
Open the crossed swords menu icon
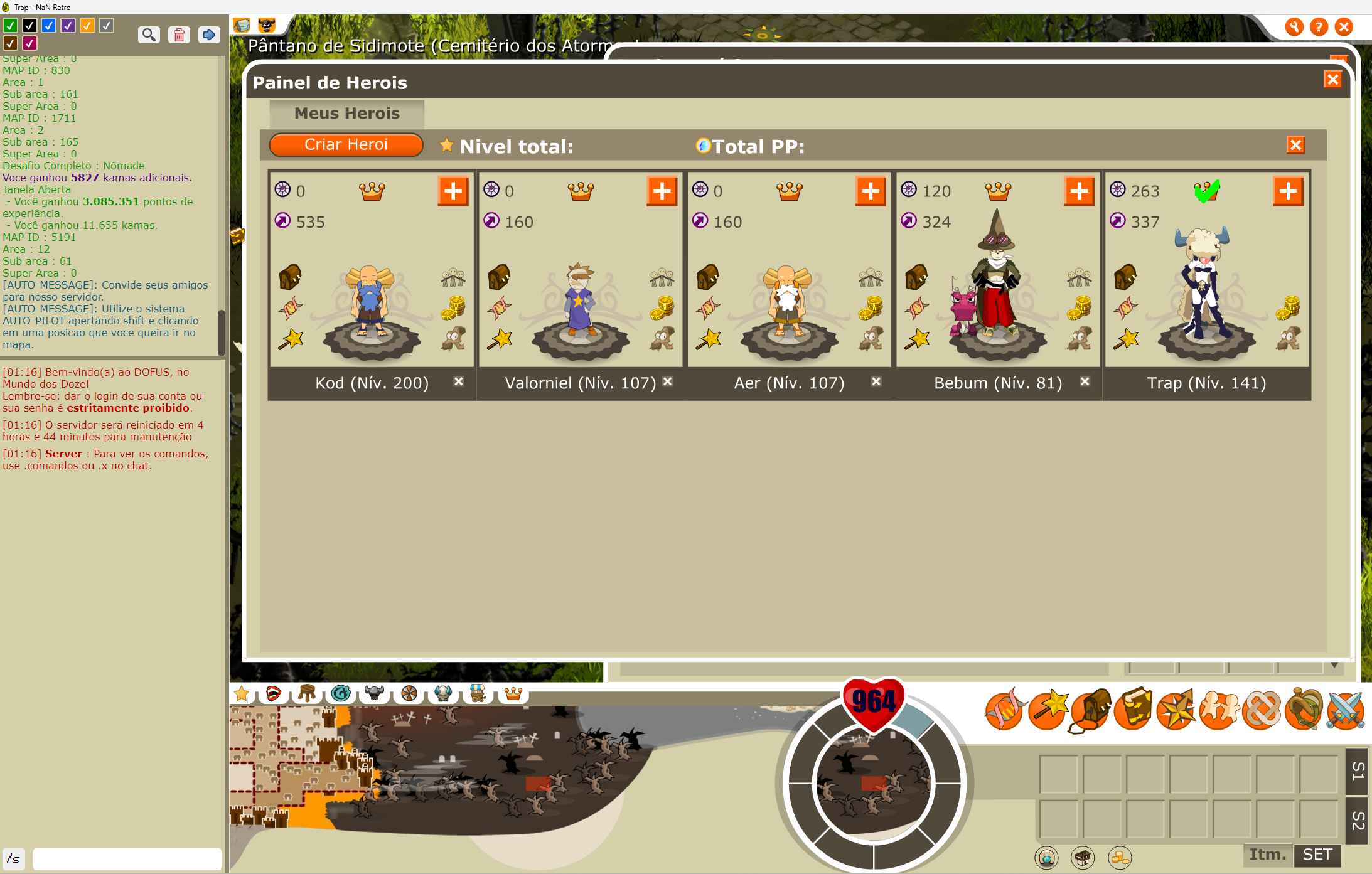point(1346,710)
